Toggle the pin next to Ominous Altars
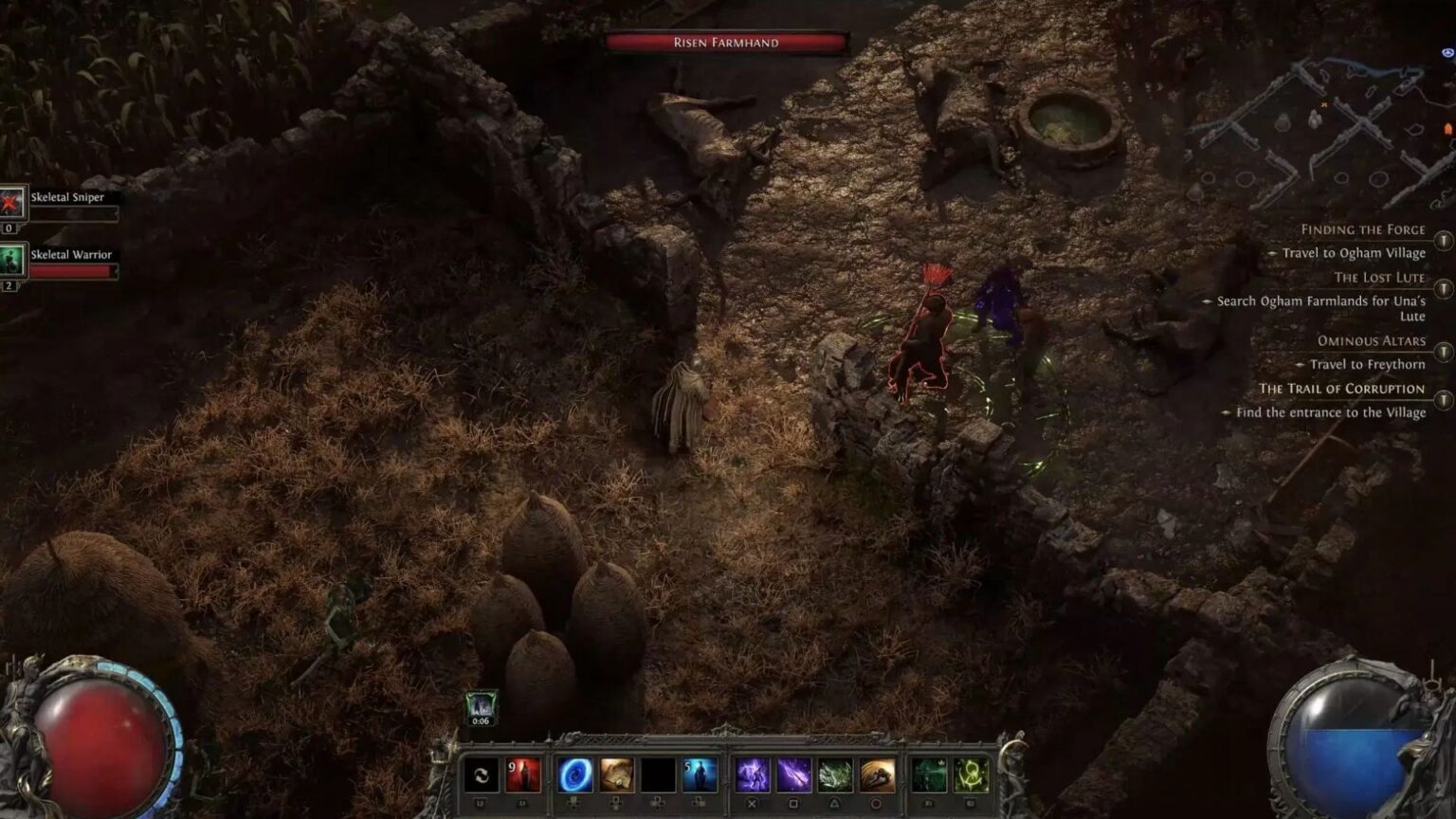 pos(1443,350)
